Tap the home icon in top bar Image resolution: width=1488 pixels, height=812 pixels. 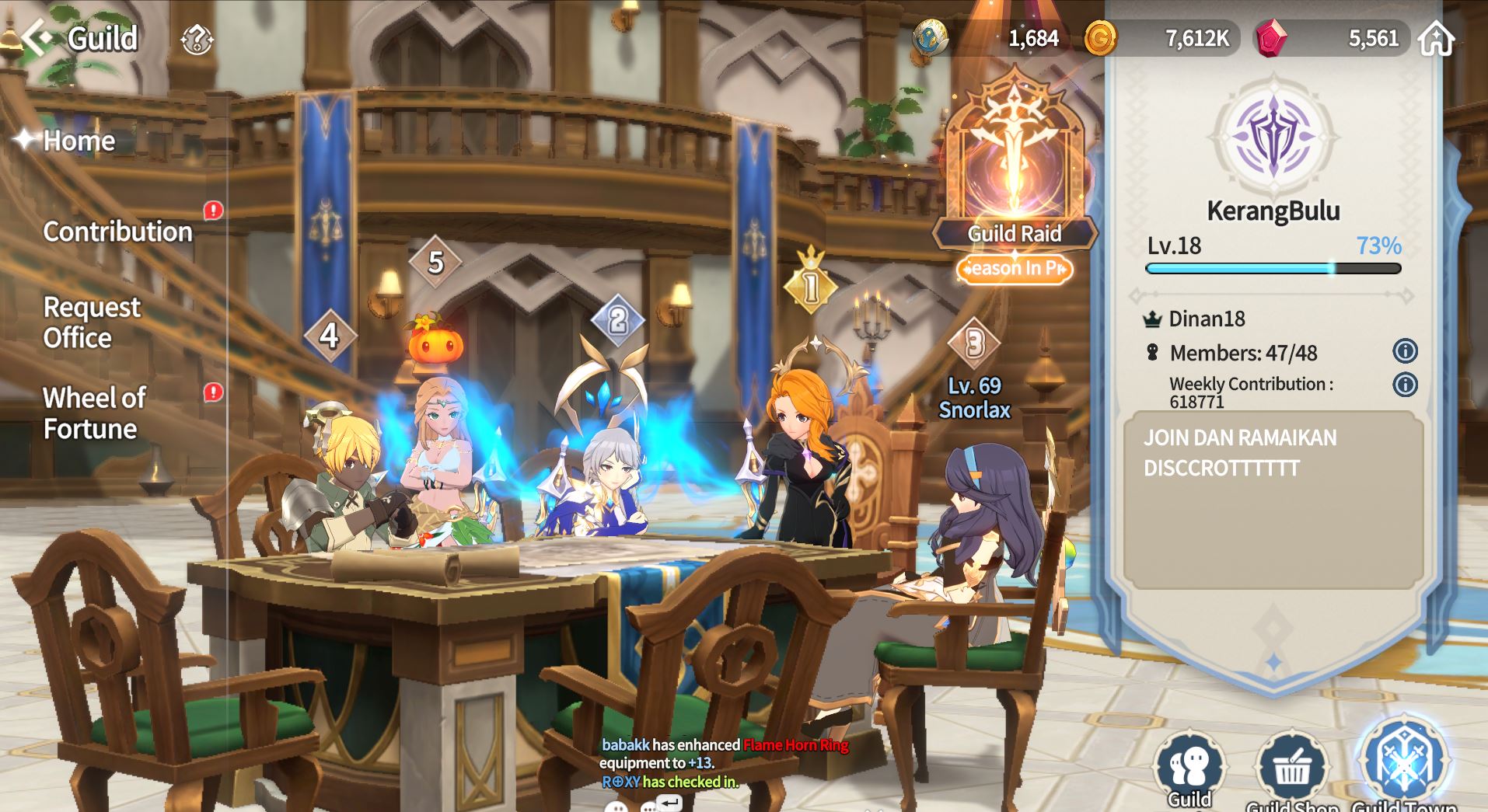1435,39
